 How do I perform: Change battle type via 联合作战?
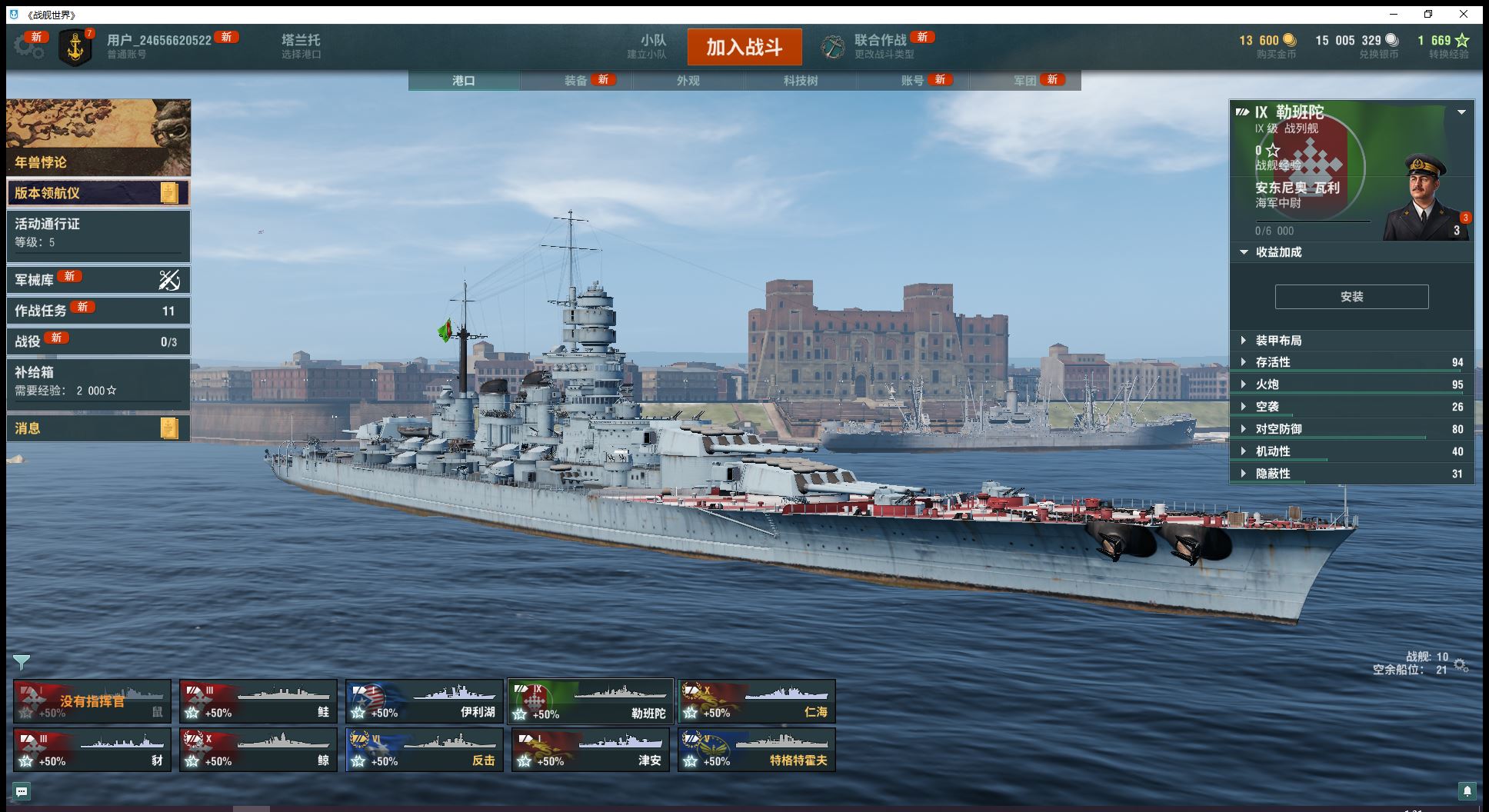point(880,46)
